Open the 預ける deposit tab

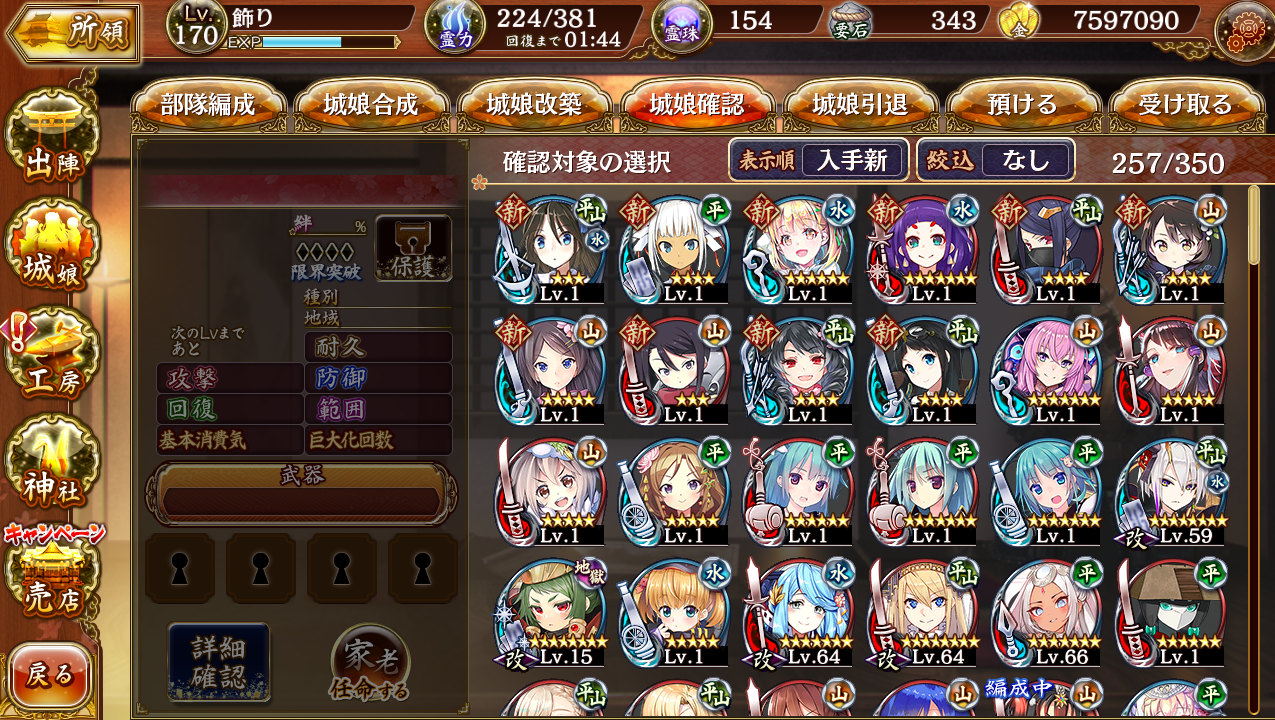(x=1022, y=105)
